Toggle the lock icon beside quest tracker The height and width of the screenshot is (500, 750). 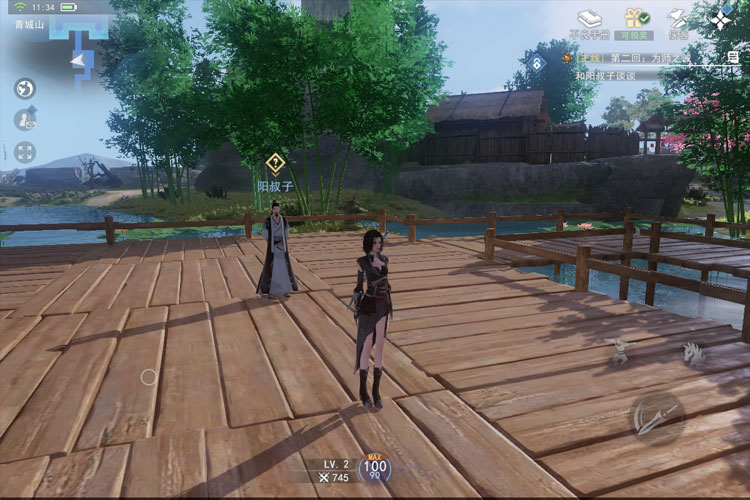pyautogui.click(x=537, y=64)
